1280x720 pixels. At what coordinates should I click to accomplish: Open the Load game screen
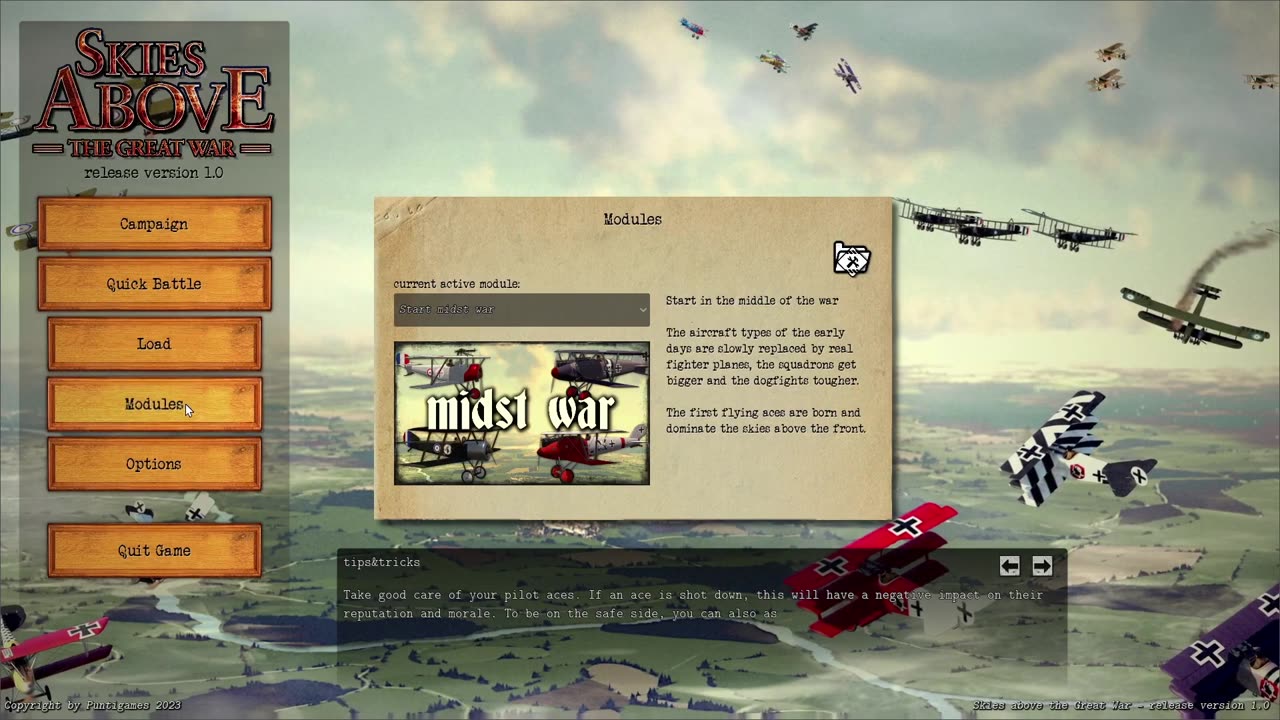tap(154, 344)
